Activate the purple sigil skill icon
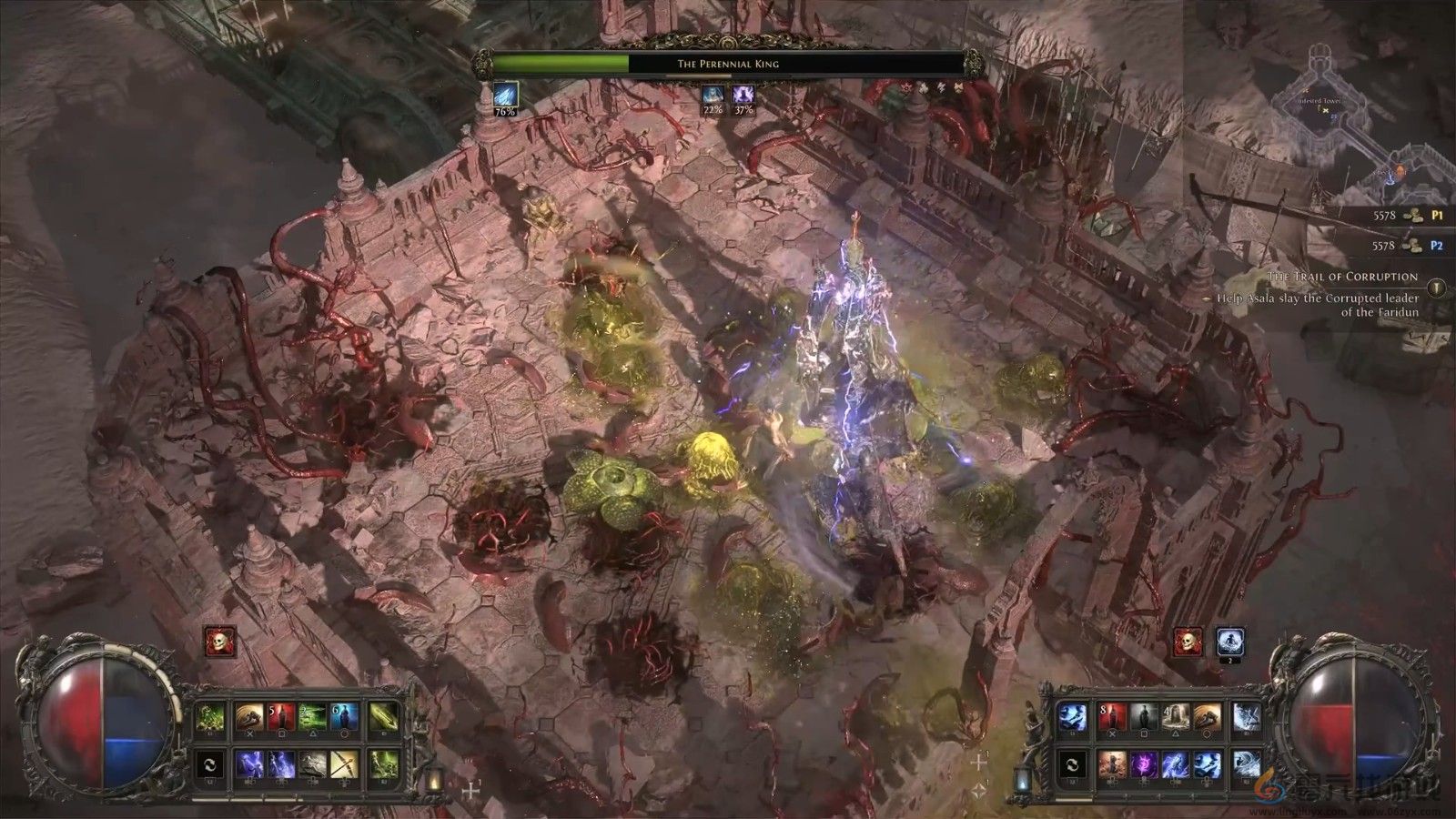The image size is (1456, 819). click(1145, 764)
